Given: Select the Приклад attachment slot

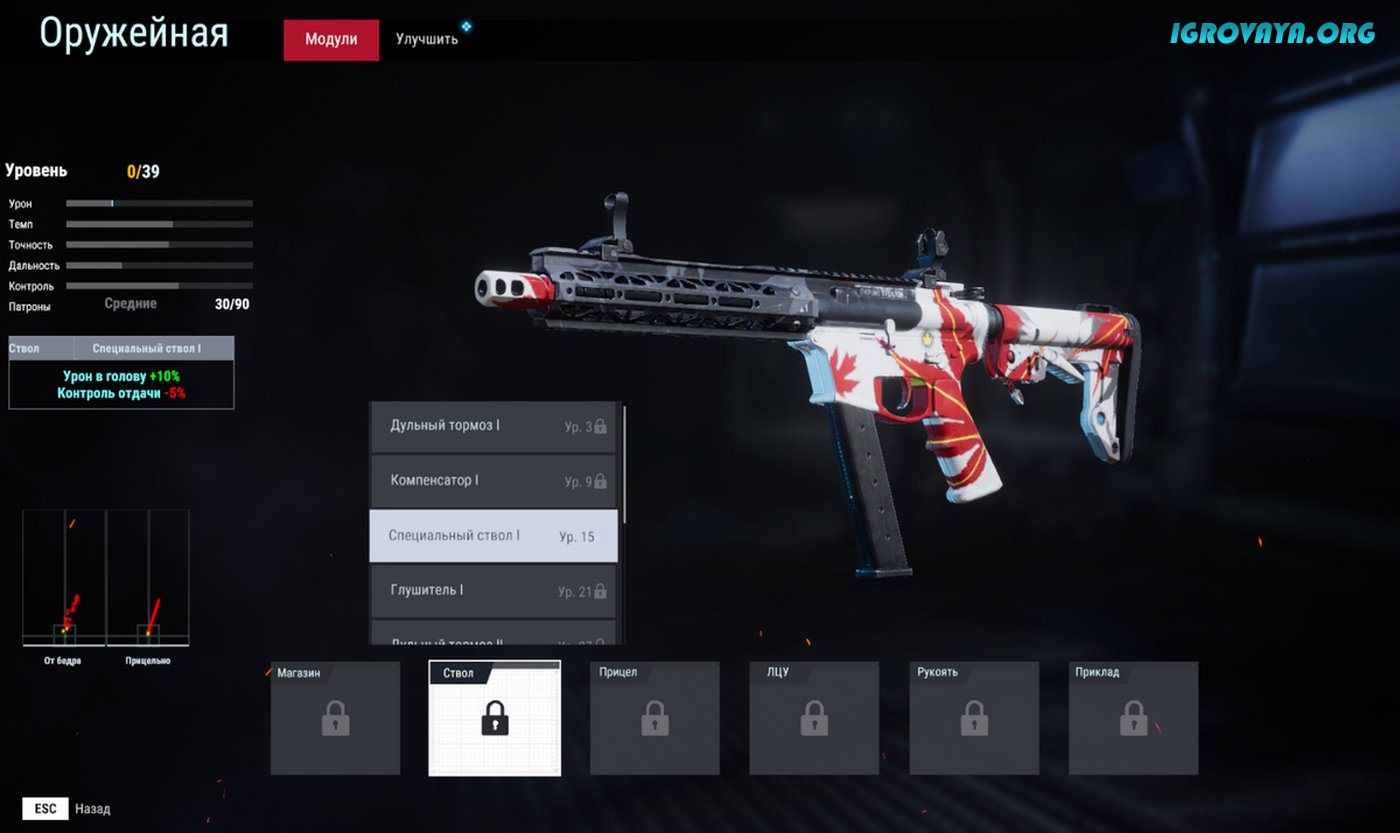Looking at the screenshot, I should [x=1133, y=718].
